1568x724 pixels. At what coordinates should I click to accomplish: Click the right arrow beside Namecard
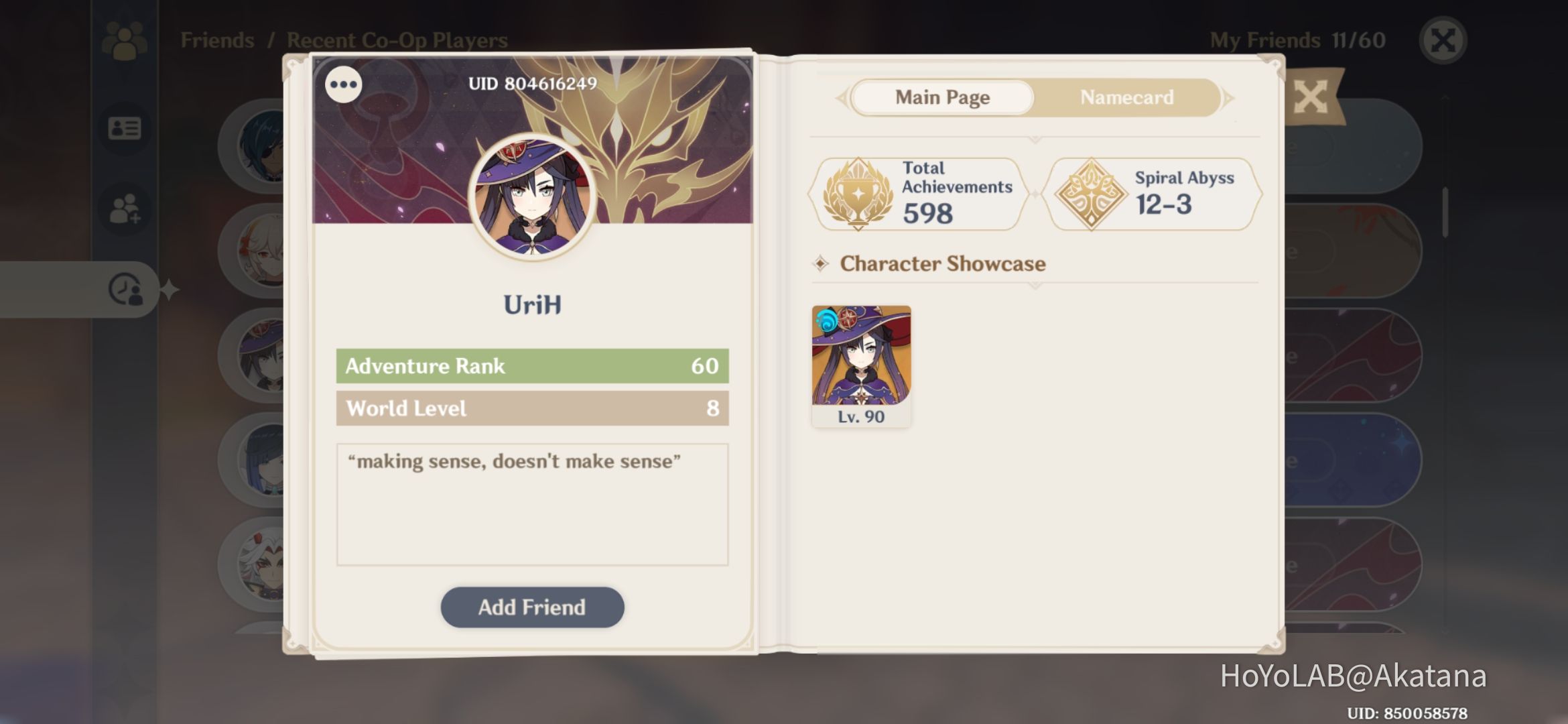[x=1229, y=98]
